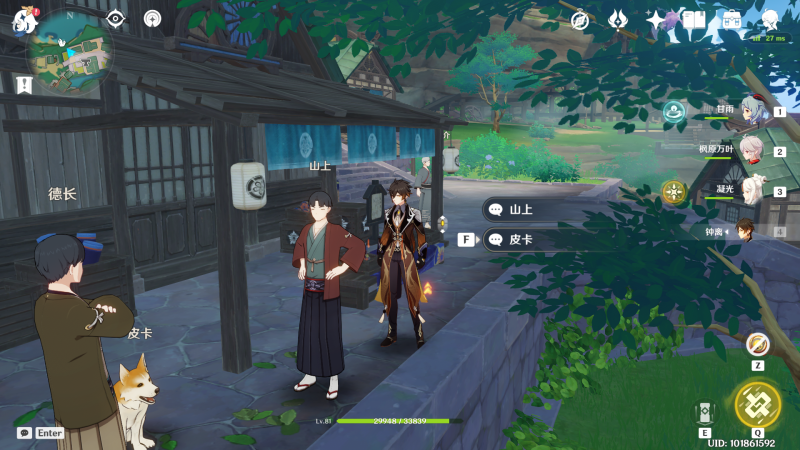Open the Adventurer Handbook book icon
Image resolution: width=800 pixels, height=450 pixels.
coord(694,20)
